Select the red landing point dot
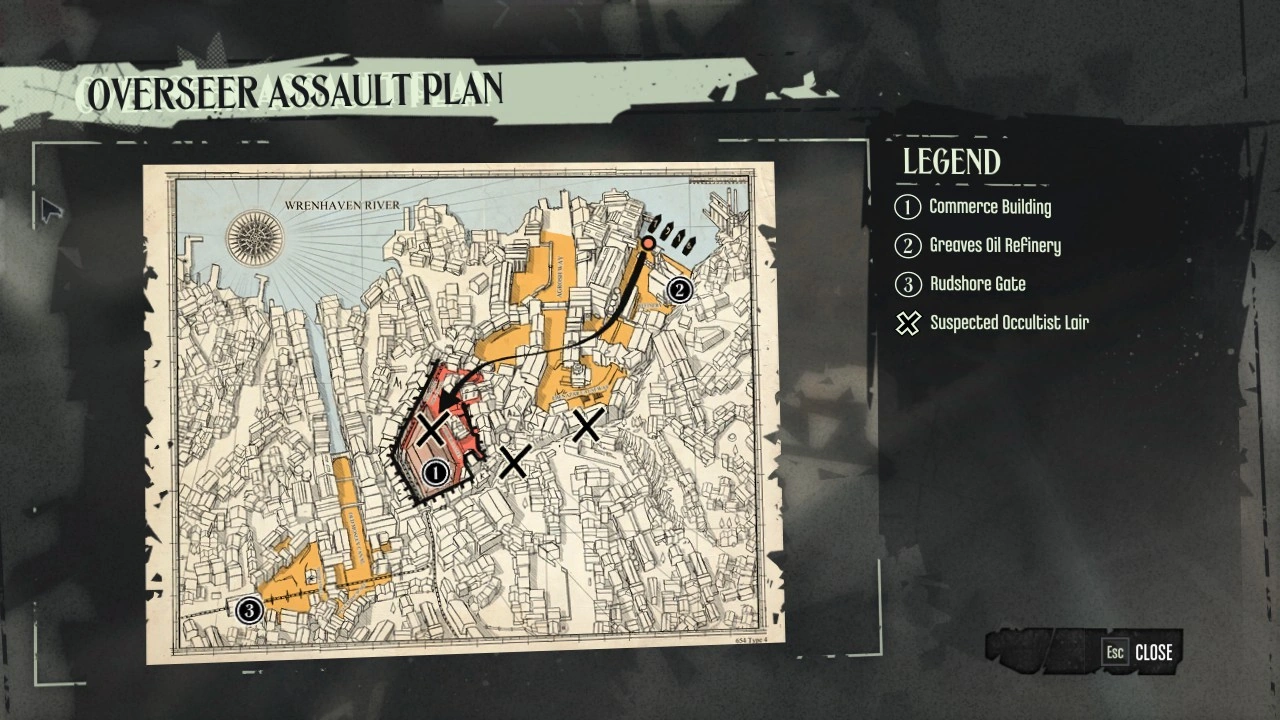Screen dimensions: 1280x720 point(648,242)
